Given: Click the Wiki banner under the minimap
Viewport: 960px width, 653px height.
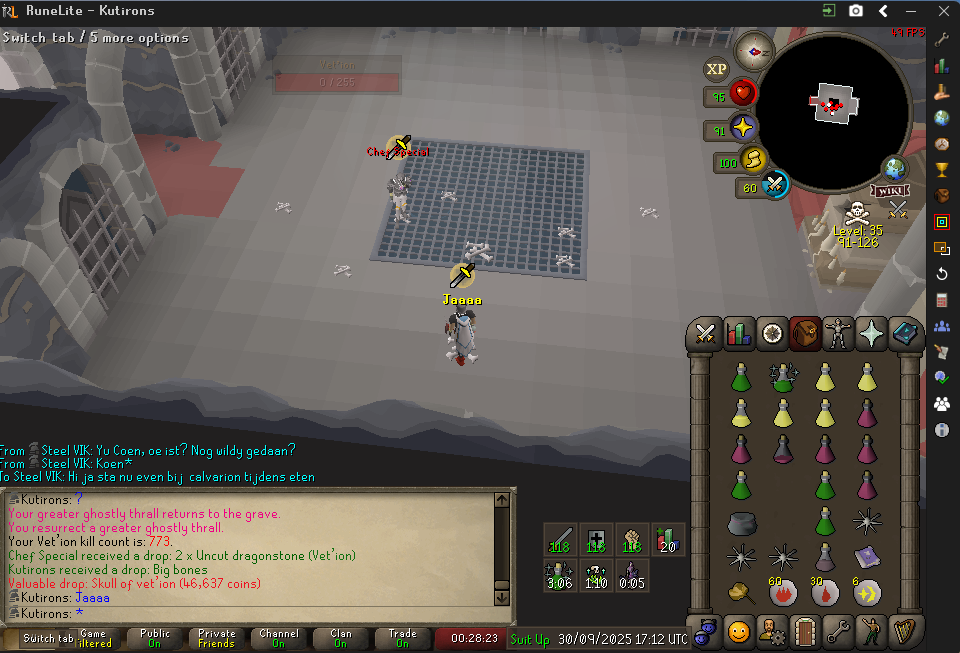Looking at the screenshot, I should click(x=890, y=191).
